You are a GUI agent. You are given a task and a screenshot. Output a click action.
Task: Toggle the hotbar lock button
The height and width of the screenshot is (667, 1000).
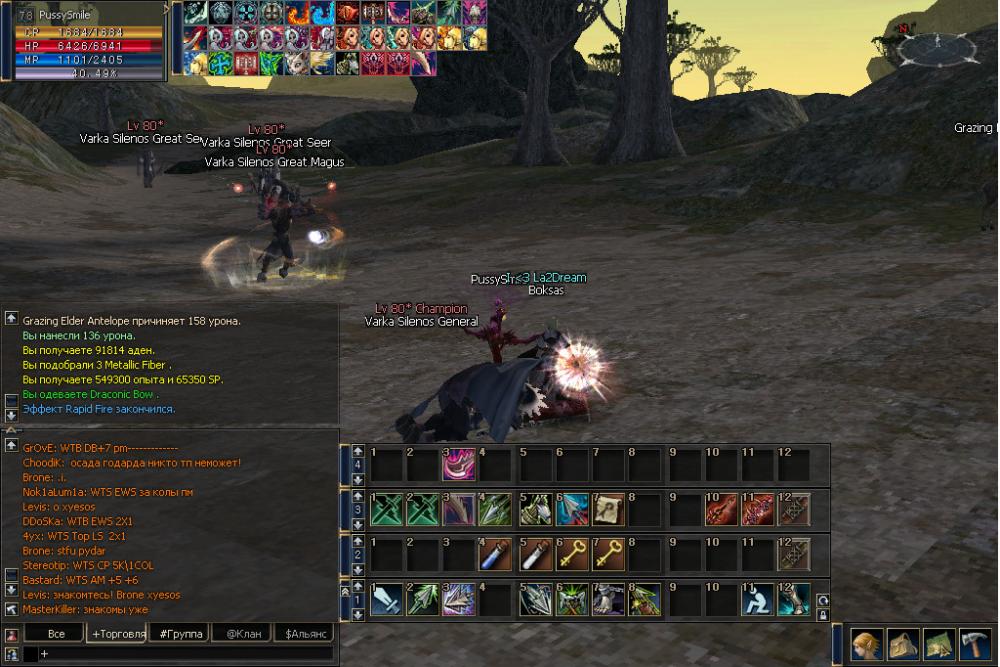pos(823,615)
